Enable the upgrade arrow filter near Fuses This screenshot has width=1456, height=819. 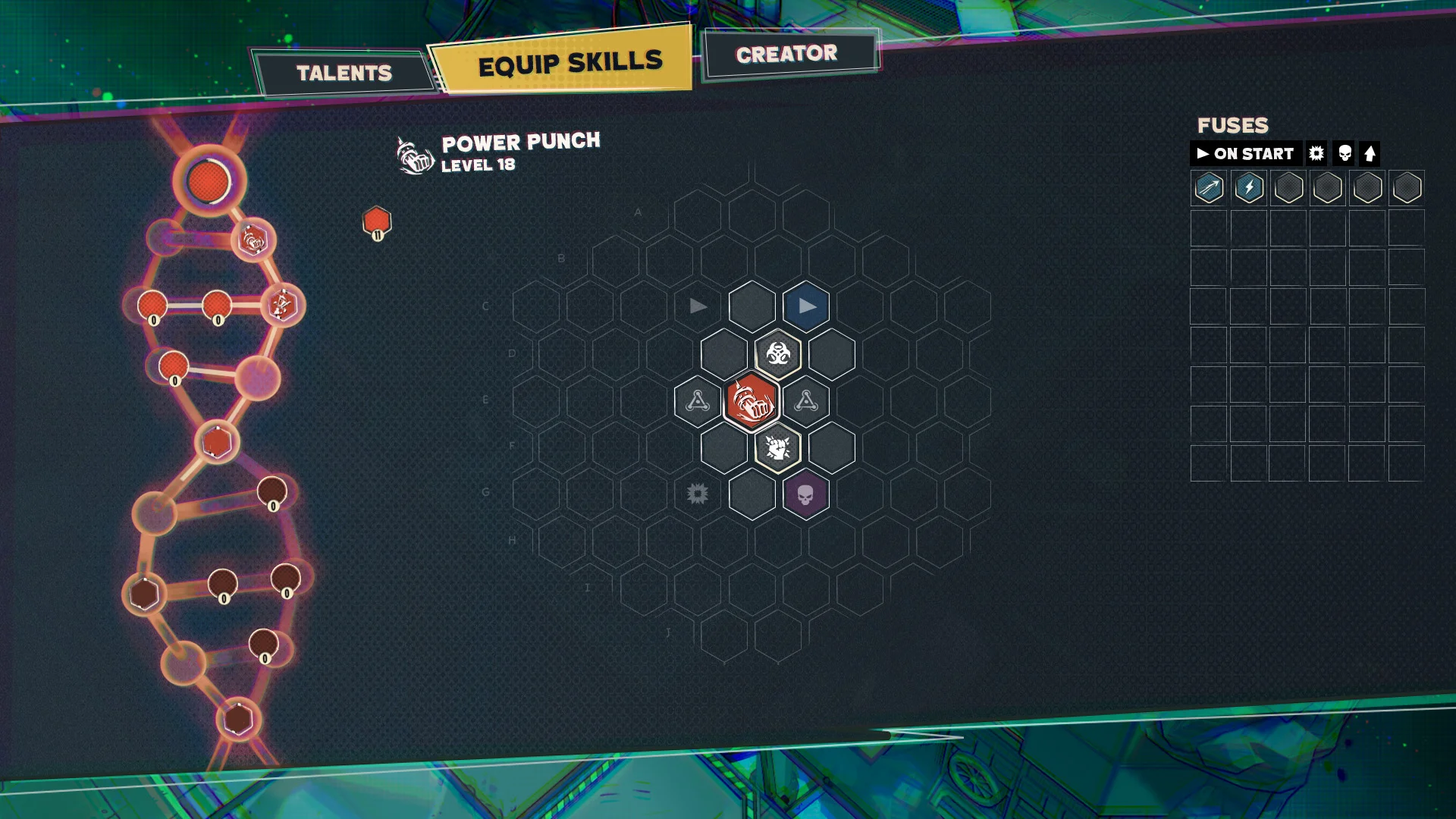pos(1369,153)
